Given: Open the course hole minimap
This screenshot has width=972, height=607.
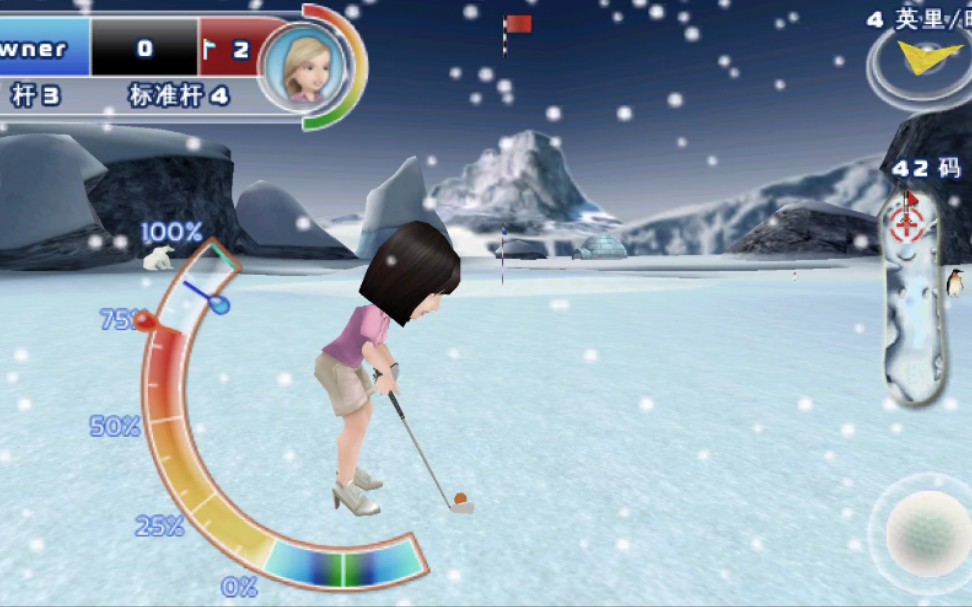Looking at the screenshot, I should pyautogui.click(x=912, y=300).
